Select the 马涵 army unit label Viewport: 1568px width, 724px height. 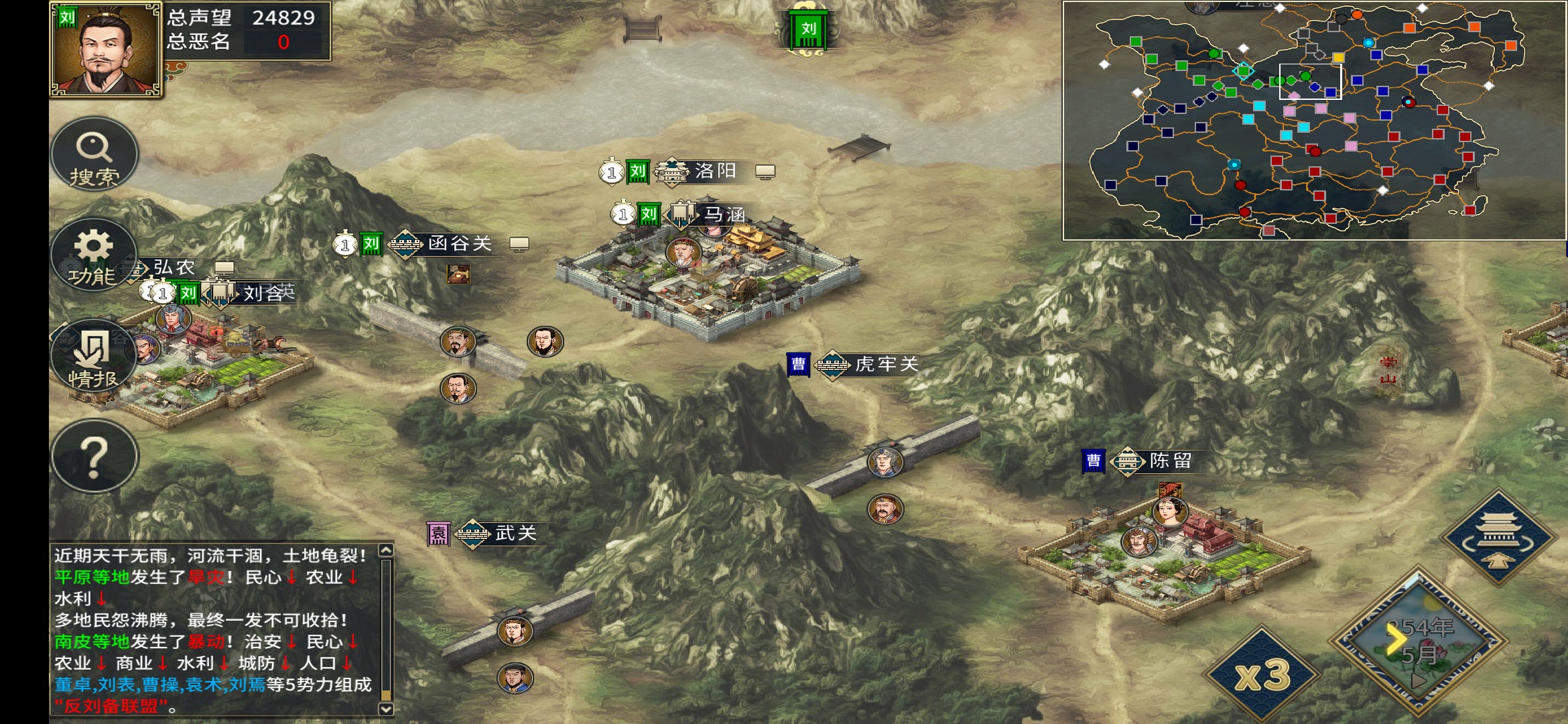tap(724, 215)
